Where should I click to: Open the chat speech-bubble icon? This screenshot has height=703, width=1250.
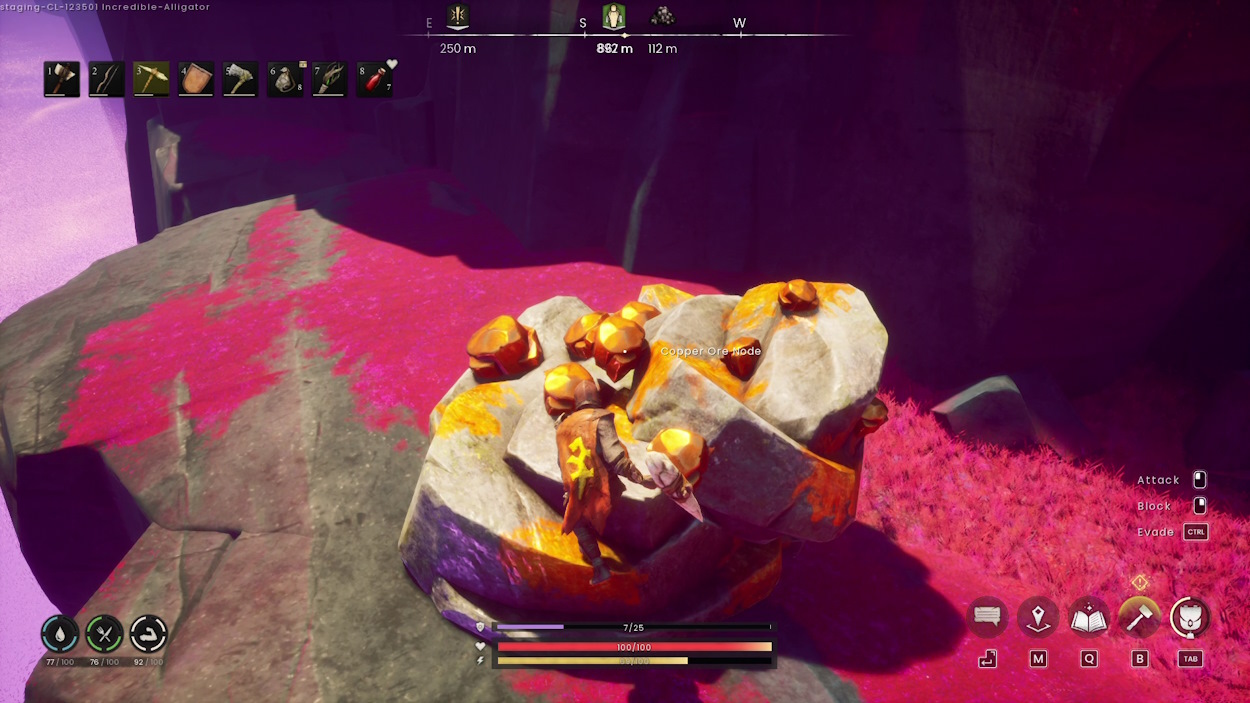click(988, 618)
